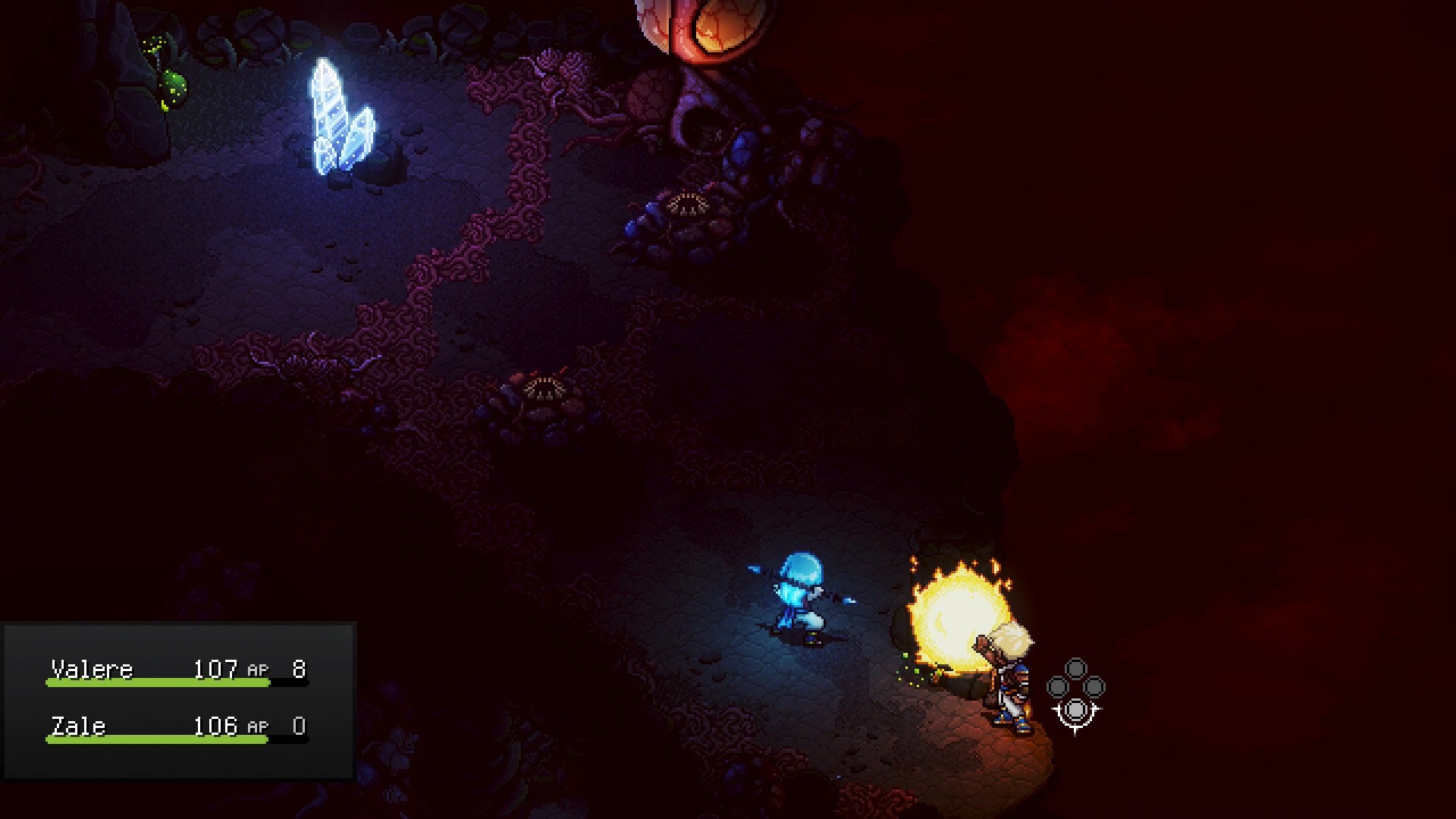Click Valere's AP value of 8
This screenshot has width=1456, height=819.
(299, 669)
